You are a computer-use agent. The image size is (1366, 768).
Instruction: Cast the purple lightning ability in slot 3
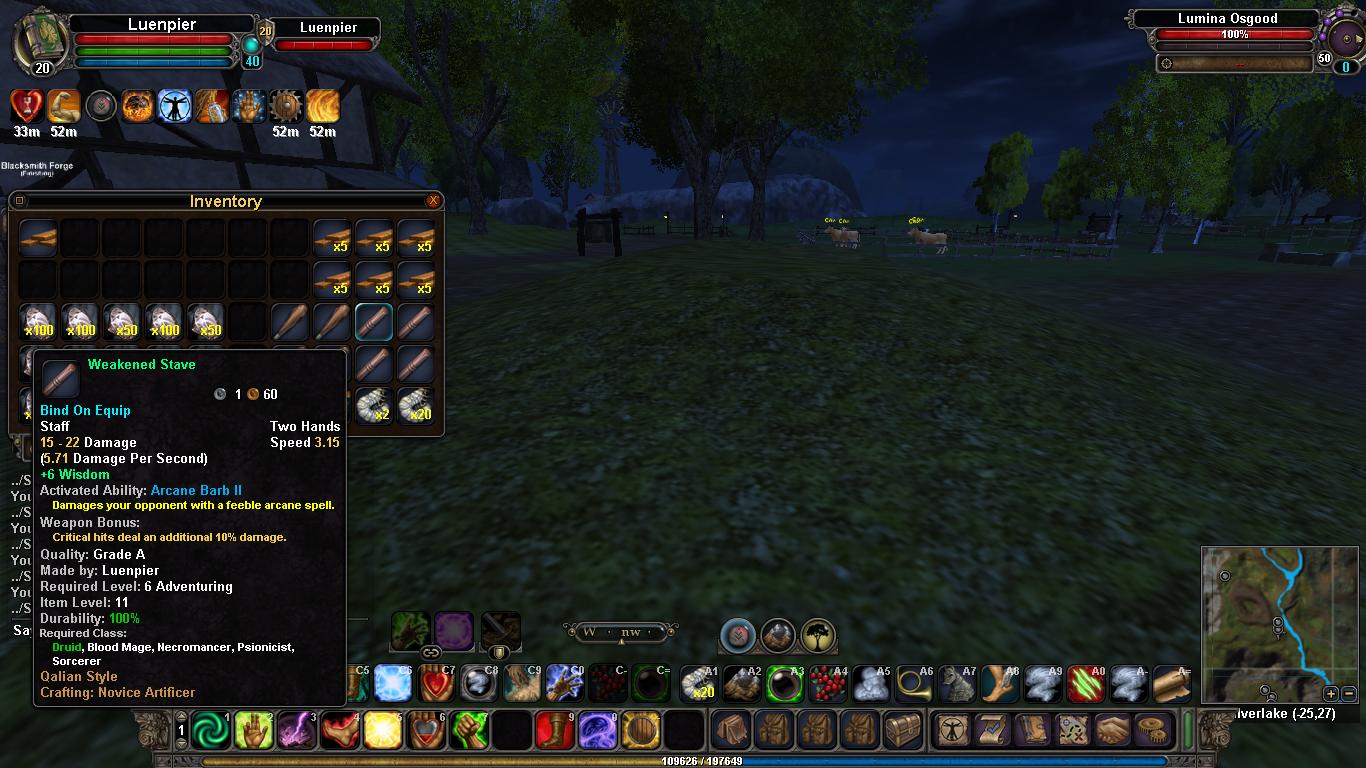tap(297, 730)
